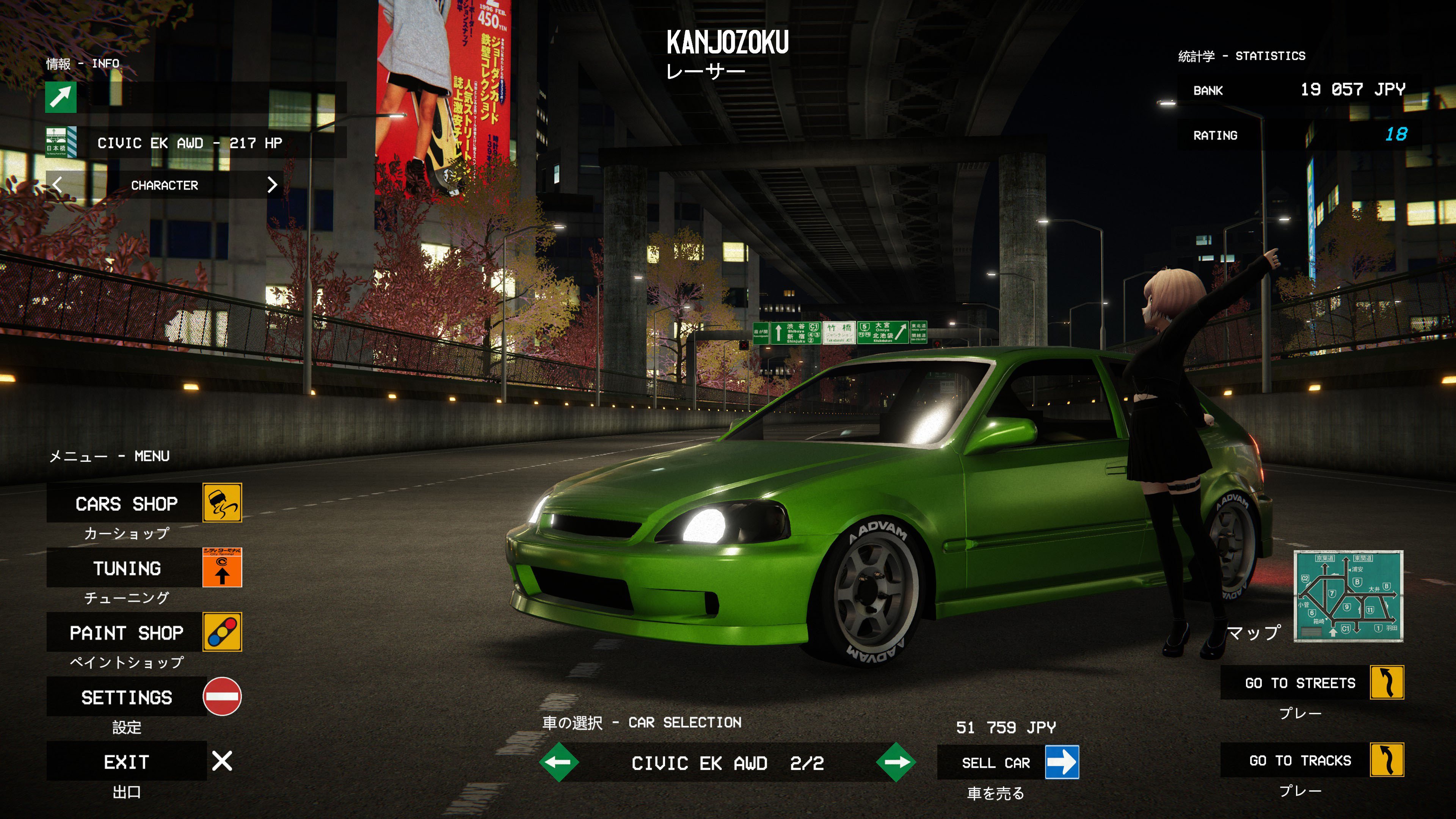The image size is (1456, 819).
Task: Open the Settings menu
Action: coord(127,697)
